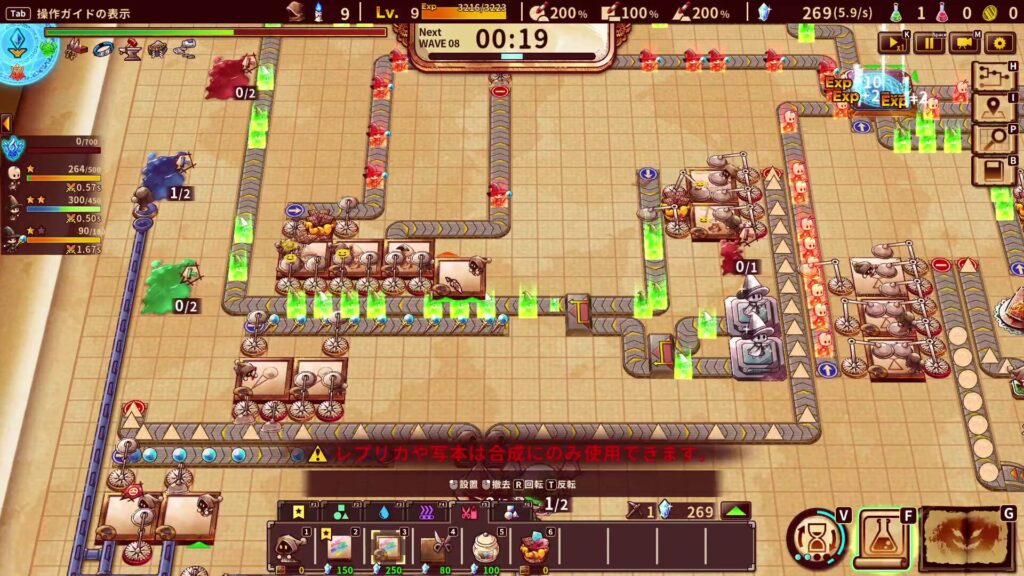Switch to the green shapes tab

pos(341,512)
